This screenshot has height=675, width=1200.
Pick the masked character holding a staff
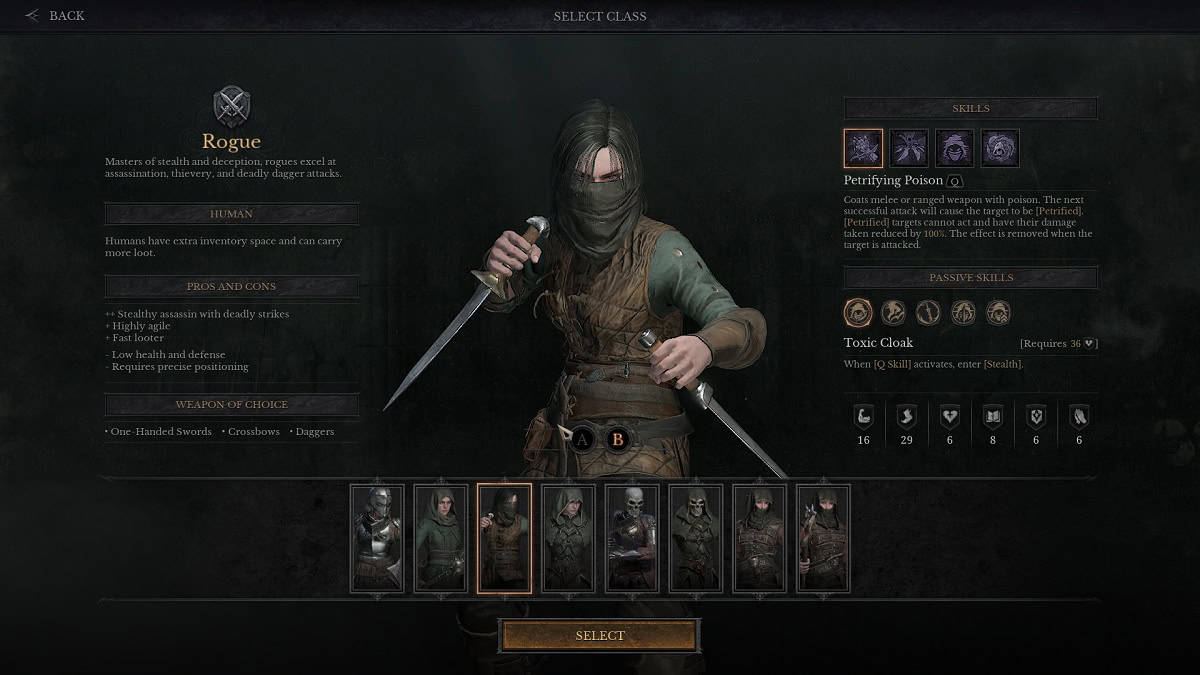pyautogui.click(x=823, y=538)
